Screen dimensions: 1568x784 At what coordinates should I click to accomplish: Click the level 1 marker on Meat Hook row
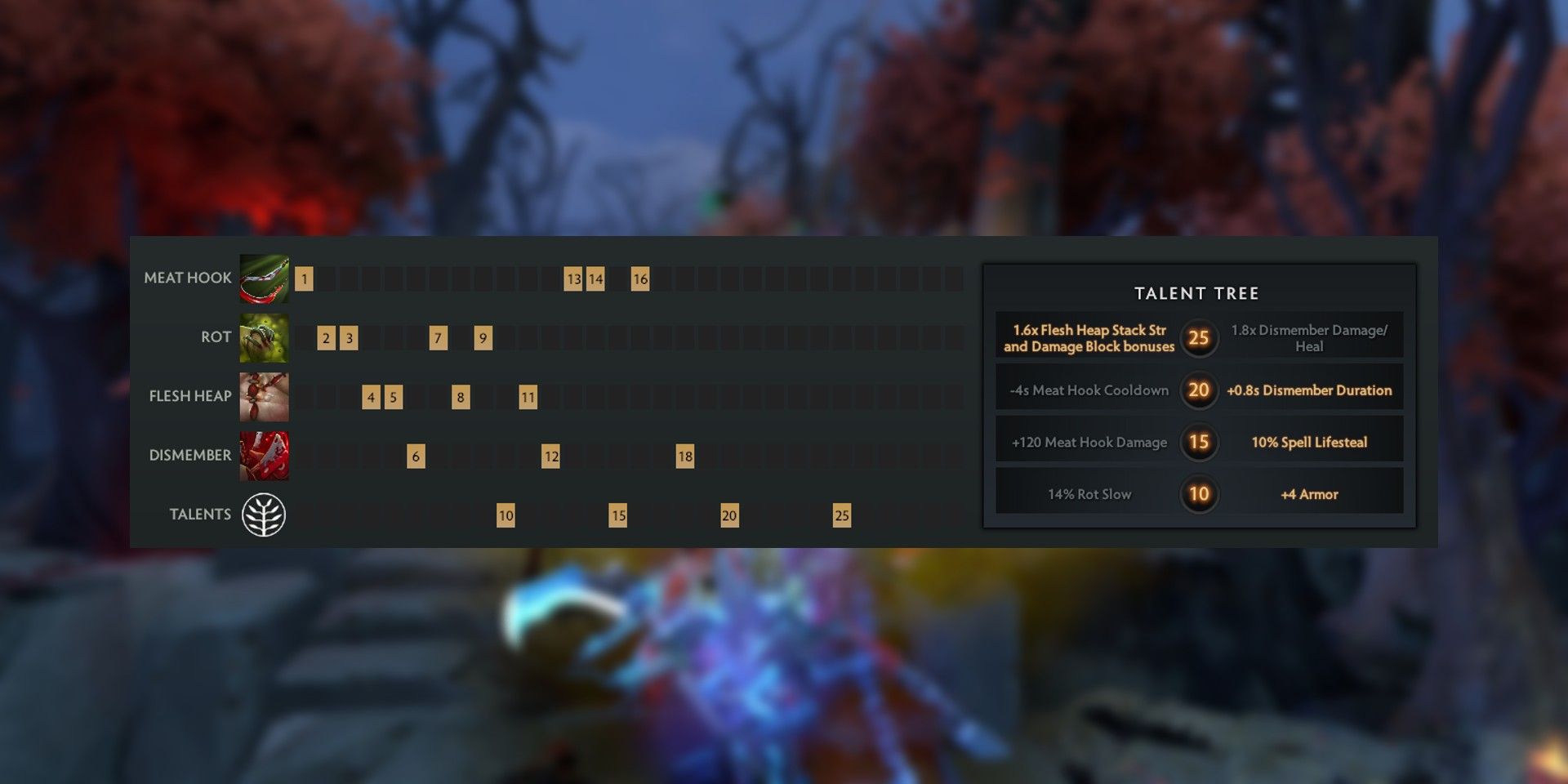point(305,278)
